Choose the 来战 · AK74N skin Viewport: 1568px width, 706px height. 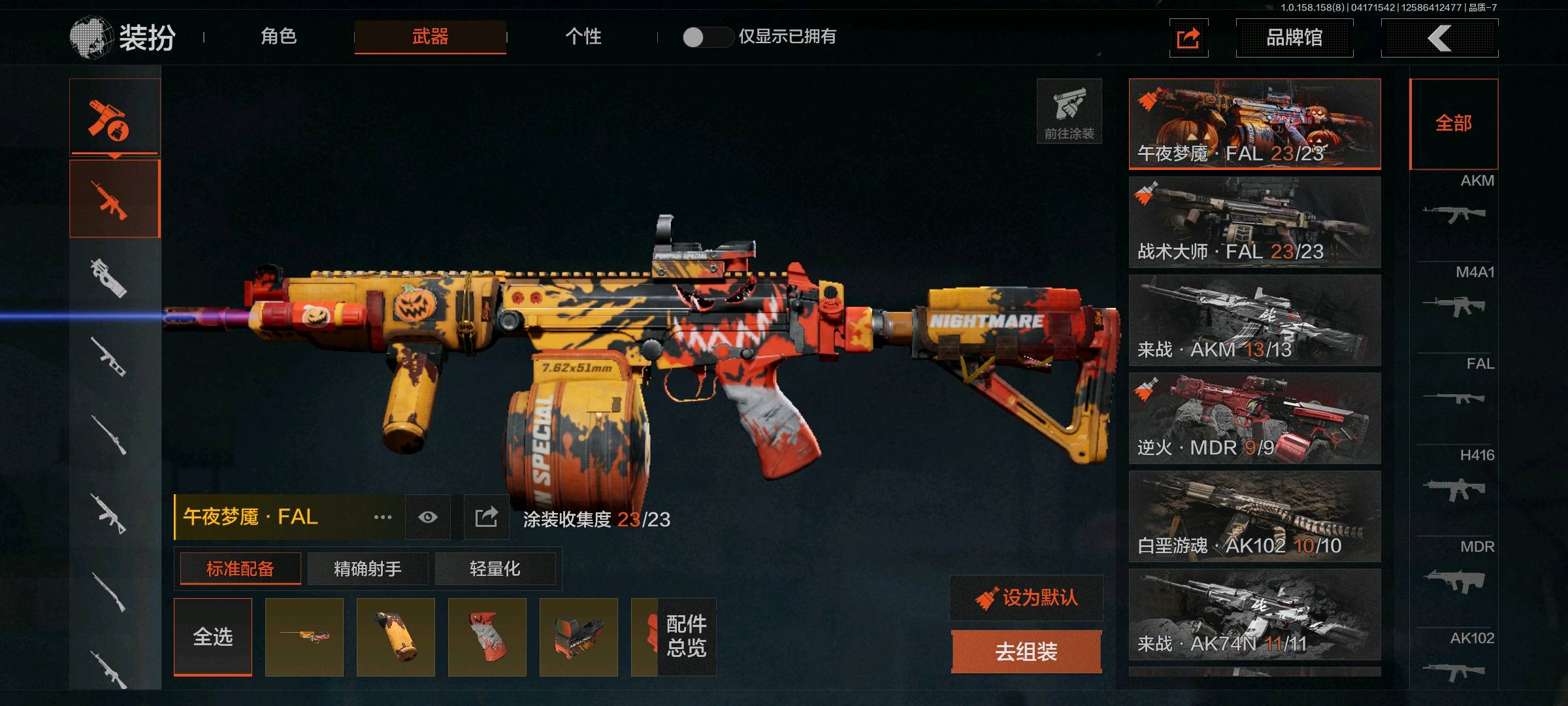point(1254,614)
